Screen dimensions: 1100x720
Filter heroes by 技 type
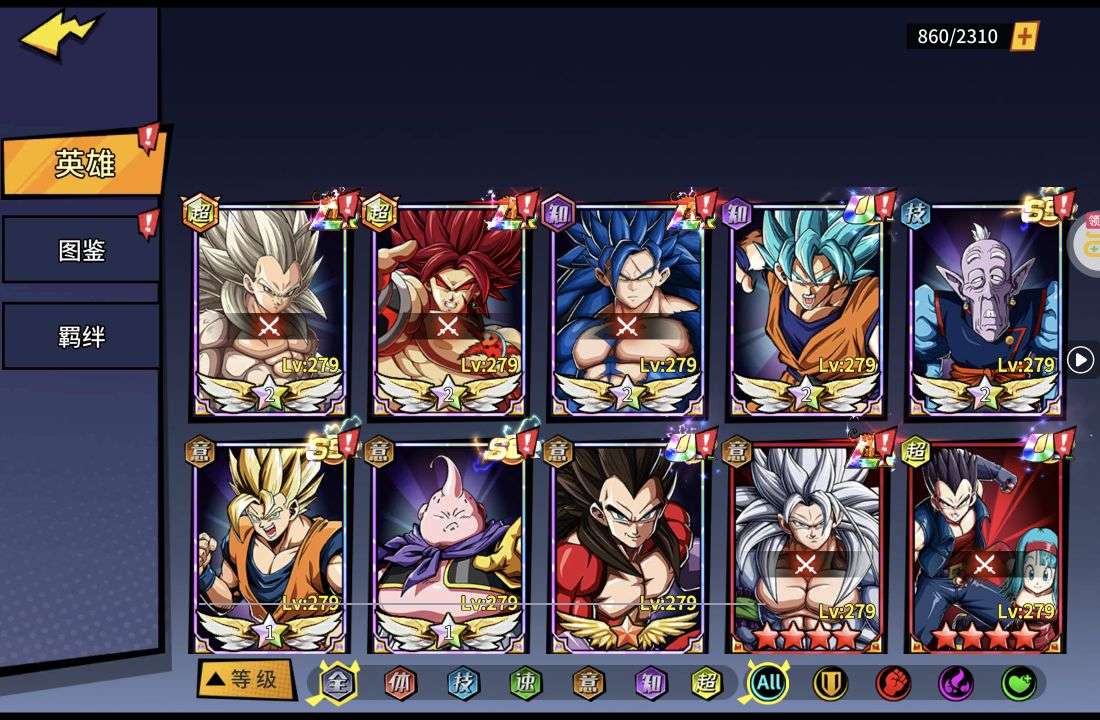click(x=462, y=684)
